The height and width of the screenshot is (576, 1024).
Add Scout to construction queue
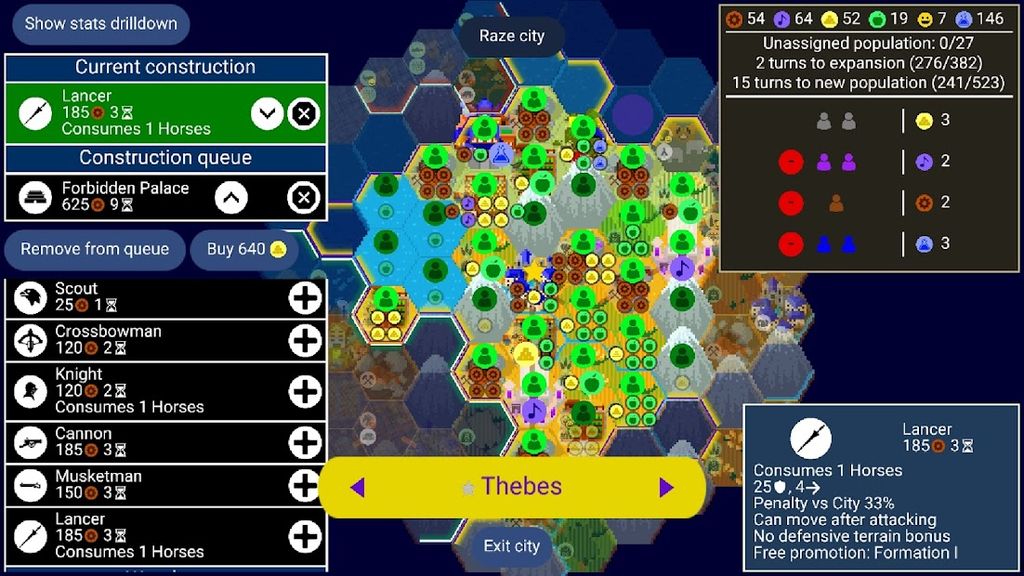pos(304,298)
